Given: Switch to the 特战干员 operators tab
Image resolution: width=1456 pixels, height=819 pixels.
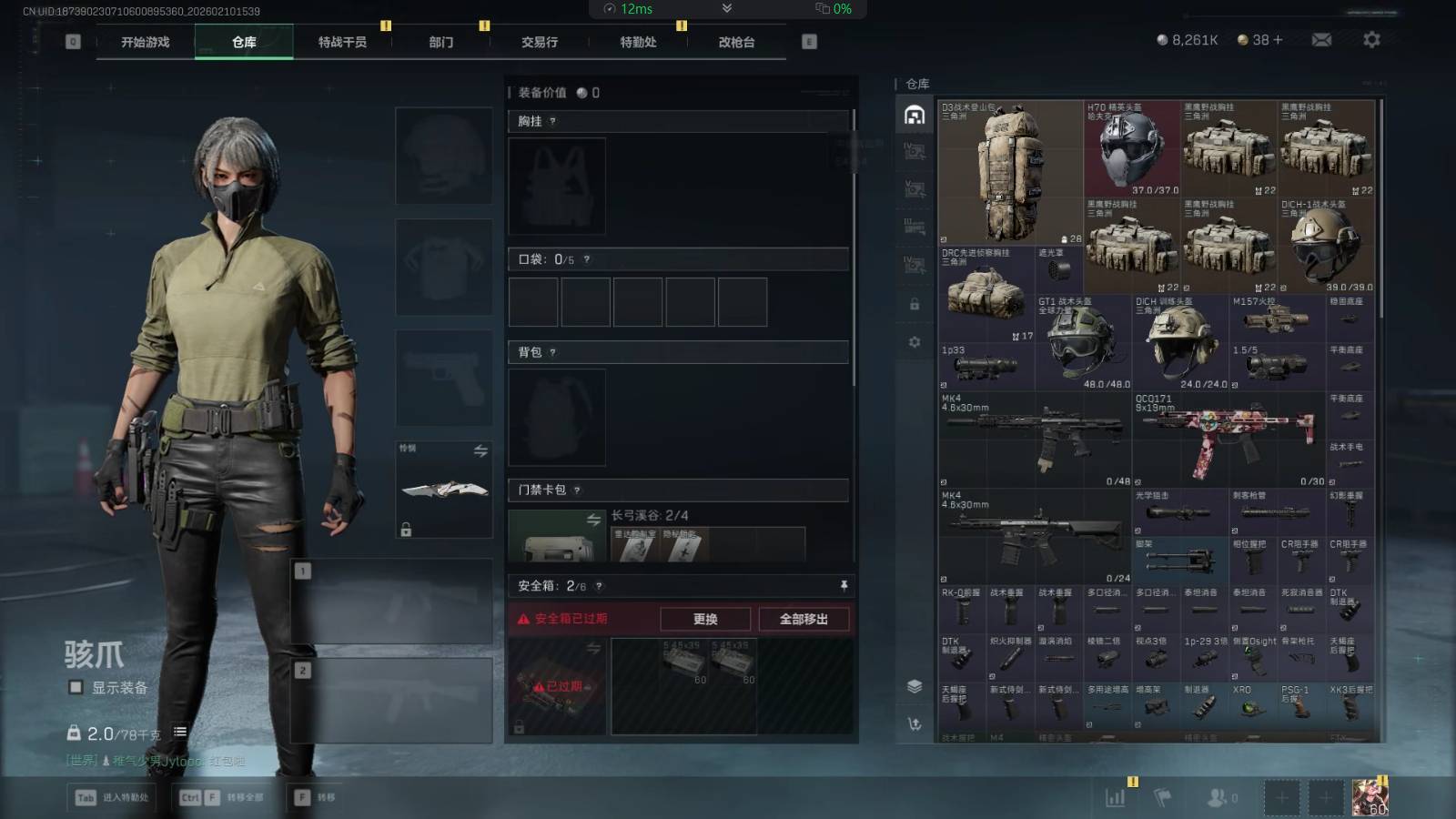Looking at the screenshot, I should tap(342, 42).
